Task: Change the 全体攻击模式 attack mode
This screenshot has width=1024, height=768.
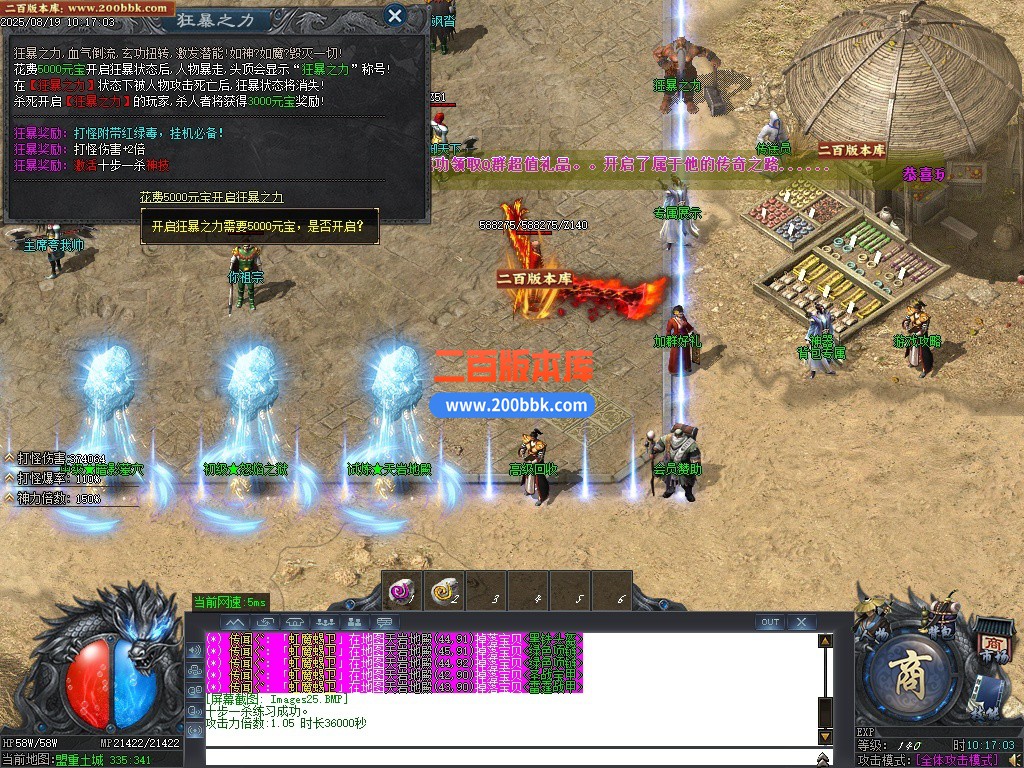Action: tap(961, 760)
